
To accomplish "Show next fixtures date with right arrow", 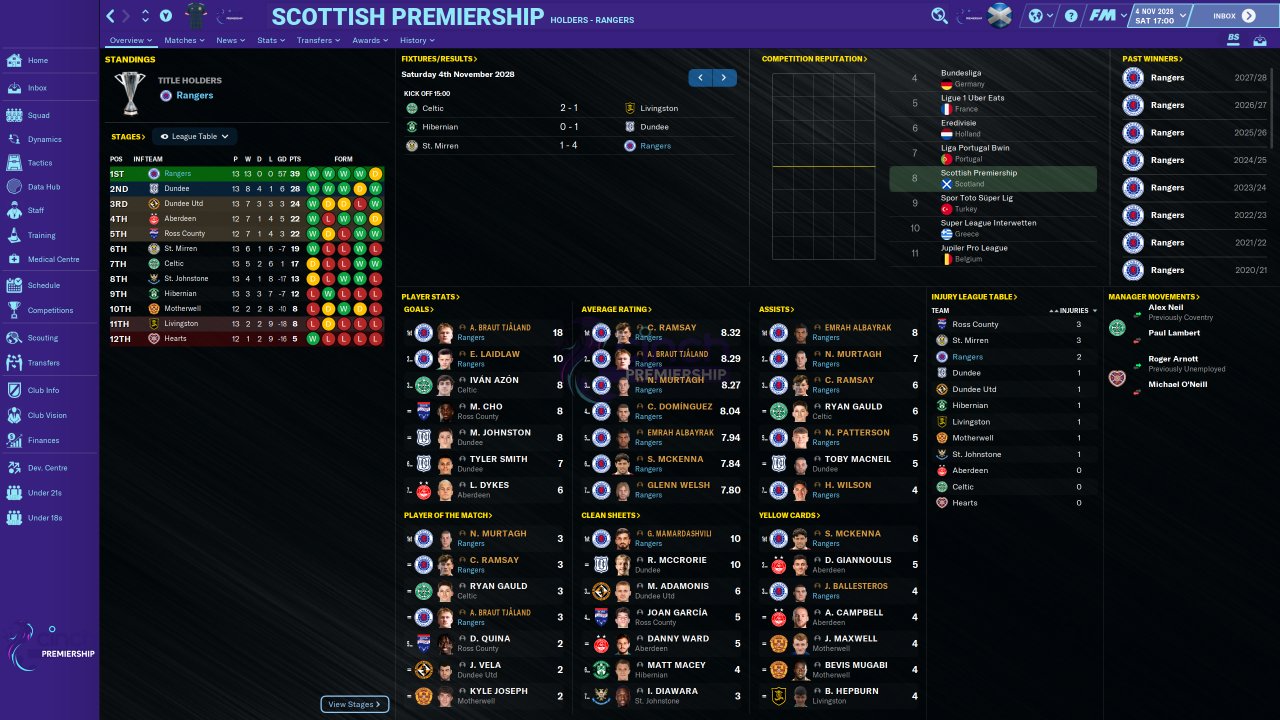I will coord(724,78).
